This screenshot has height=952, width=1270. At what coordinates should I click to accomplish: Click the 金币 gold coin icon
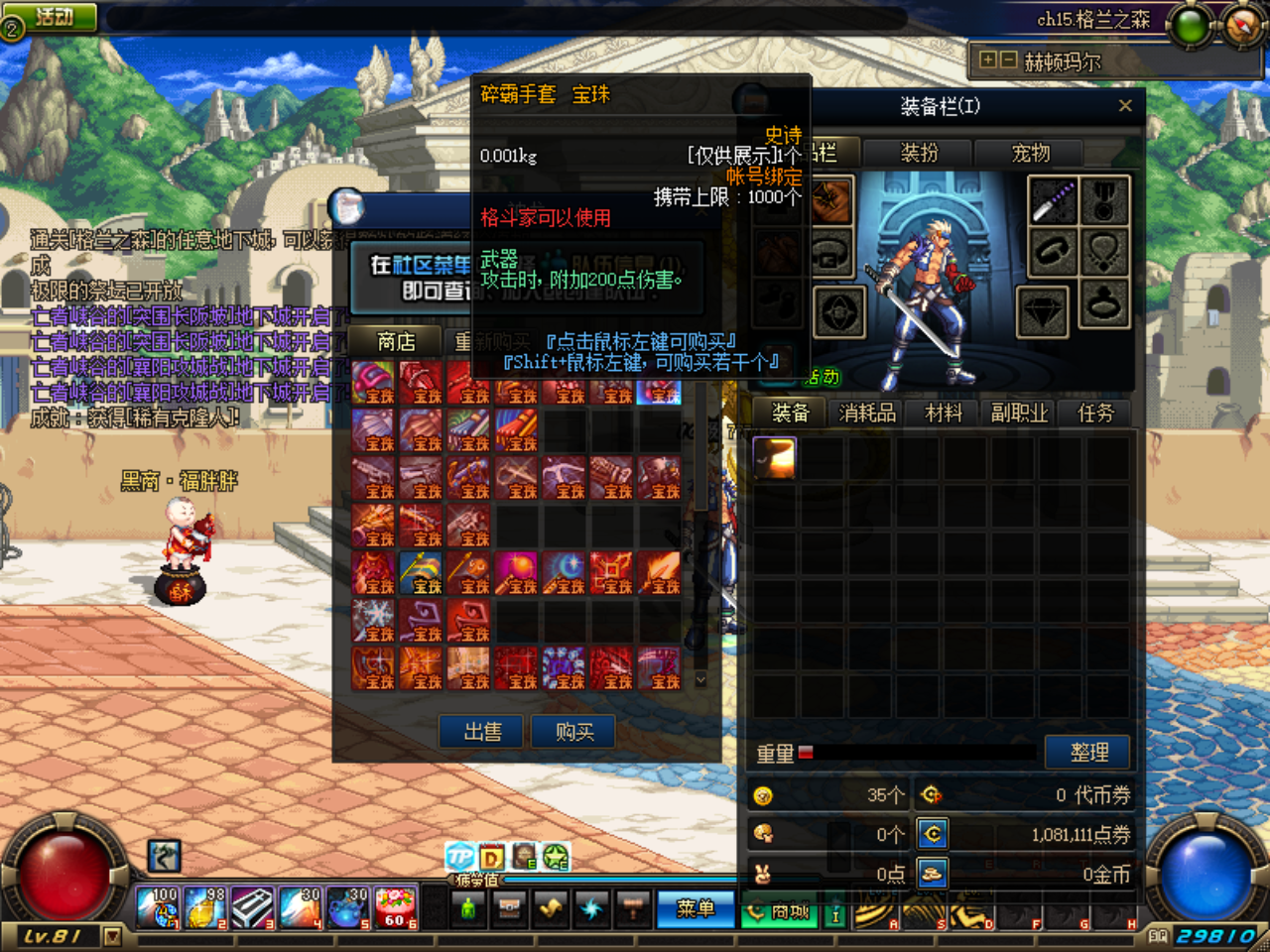(x=931, y=874)
